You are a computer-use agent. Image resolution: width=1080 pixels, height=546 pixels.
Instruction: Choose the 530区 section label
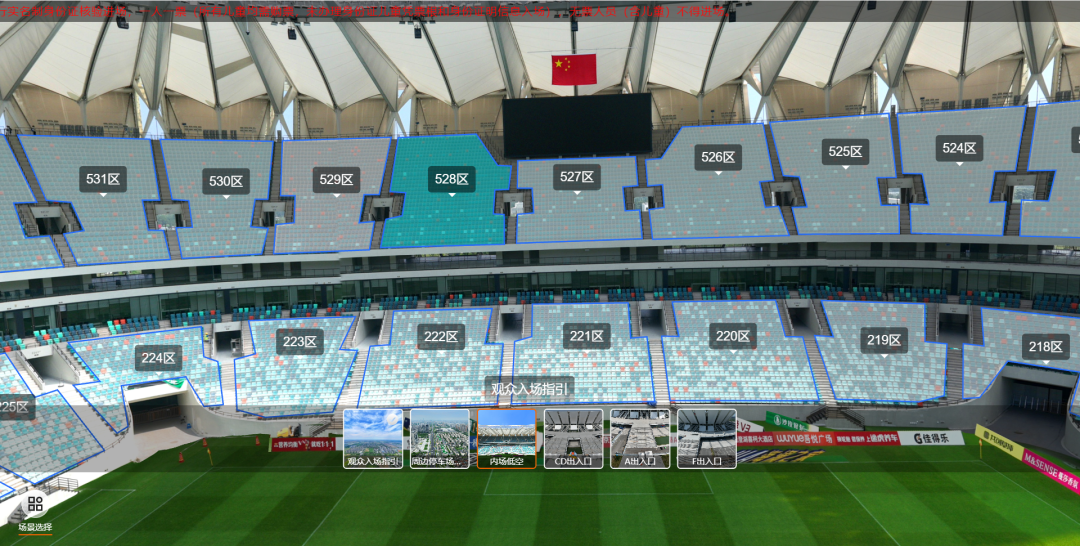pyautogui.click(x=226, y=181)
